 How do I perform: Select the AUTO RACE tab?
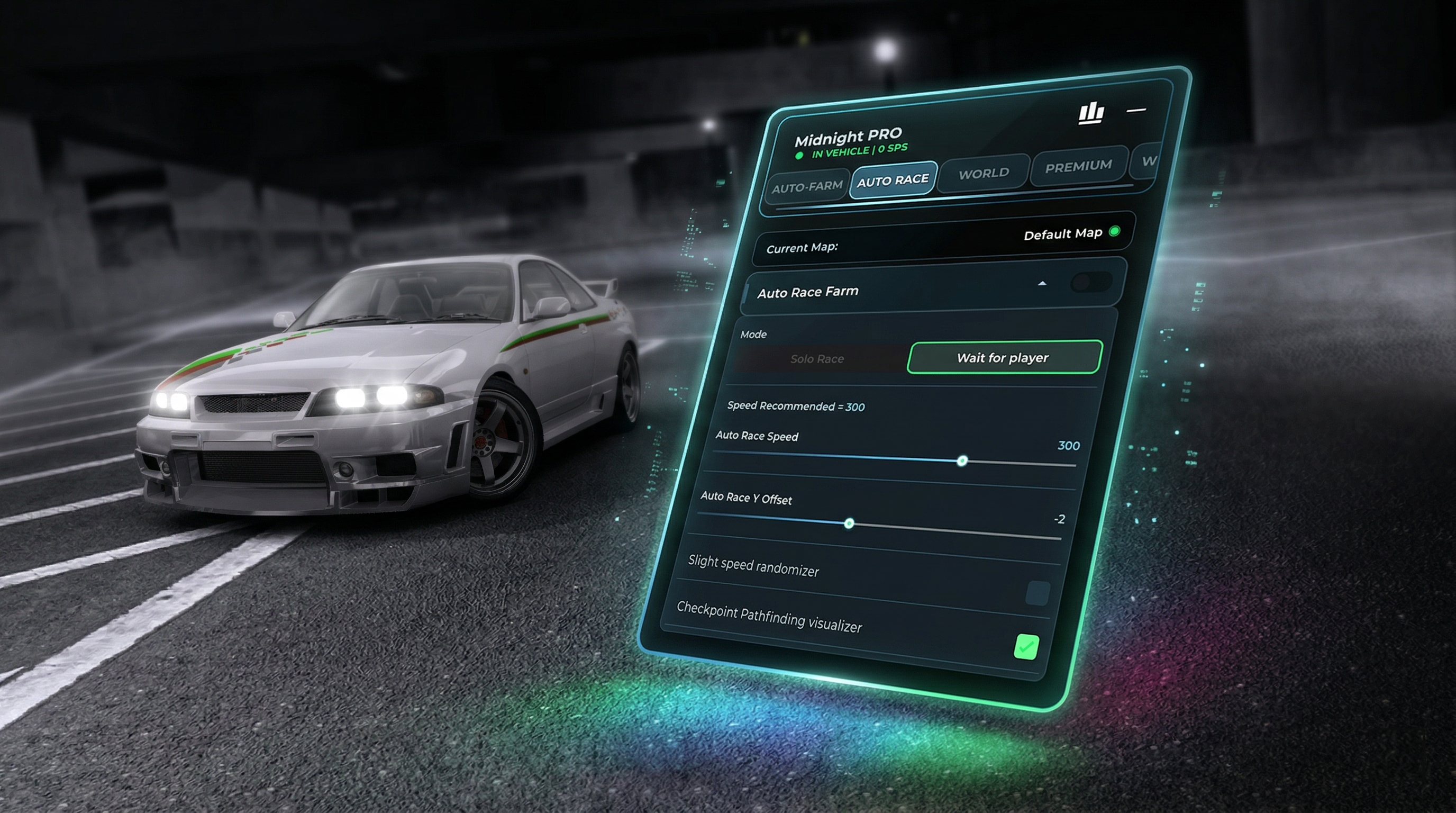(893, 180)
